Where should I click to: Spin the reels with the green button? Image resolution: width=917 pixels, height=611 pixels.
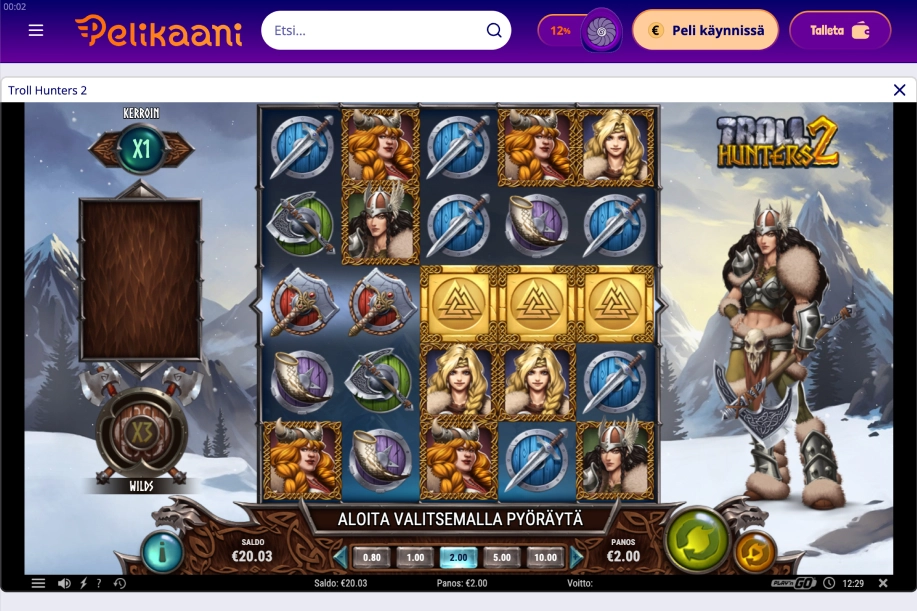click(x=696, y=540)
